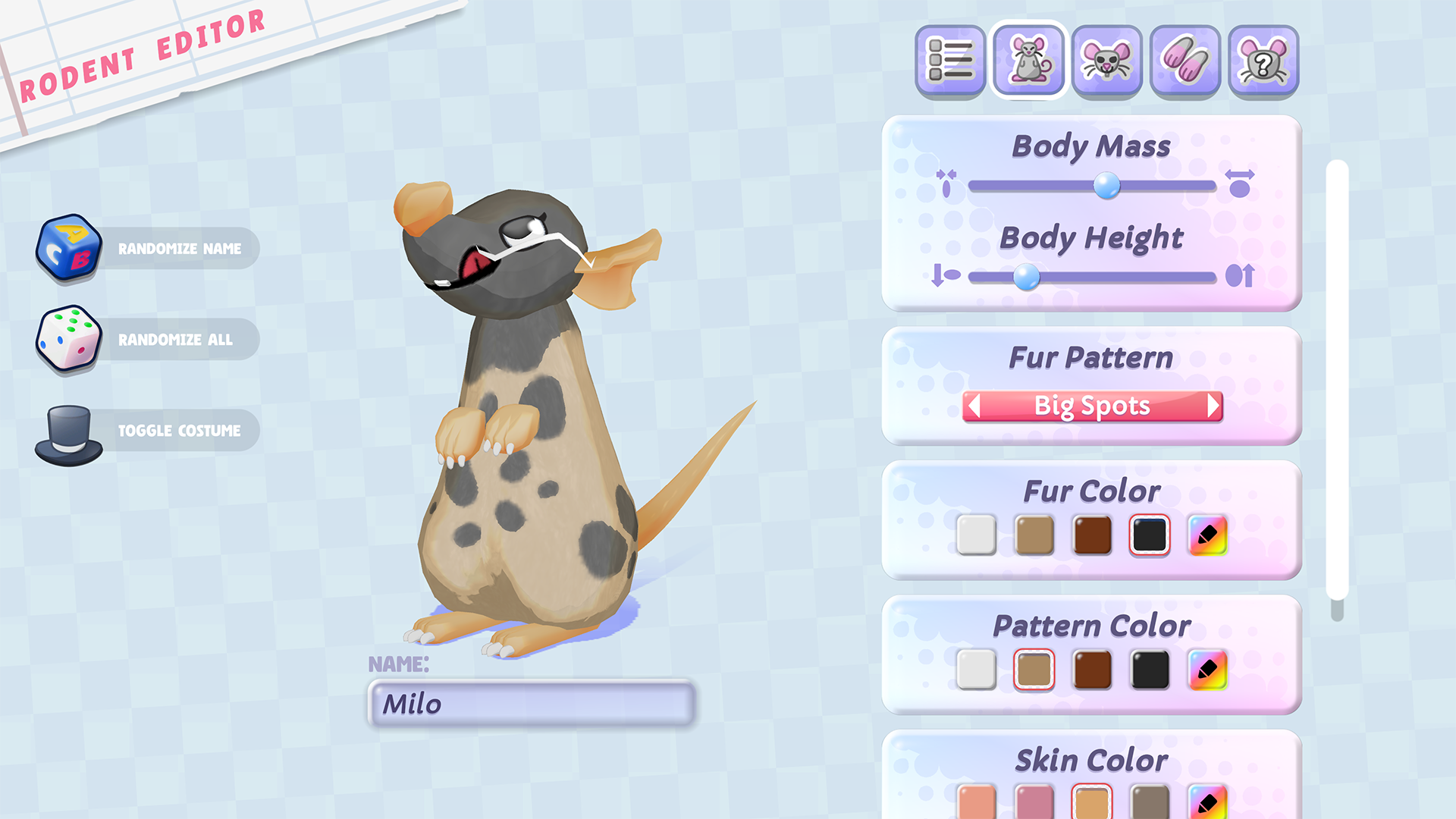Select the Milo name input field
Screen dimensions: 1456x819
(x=531, y=704)
